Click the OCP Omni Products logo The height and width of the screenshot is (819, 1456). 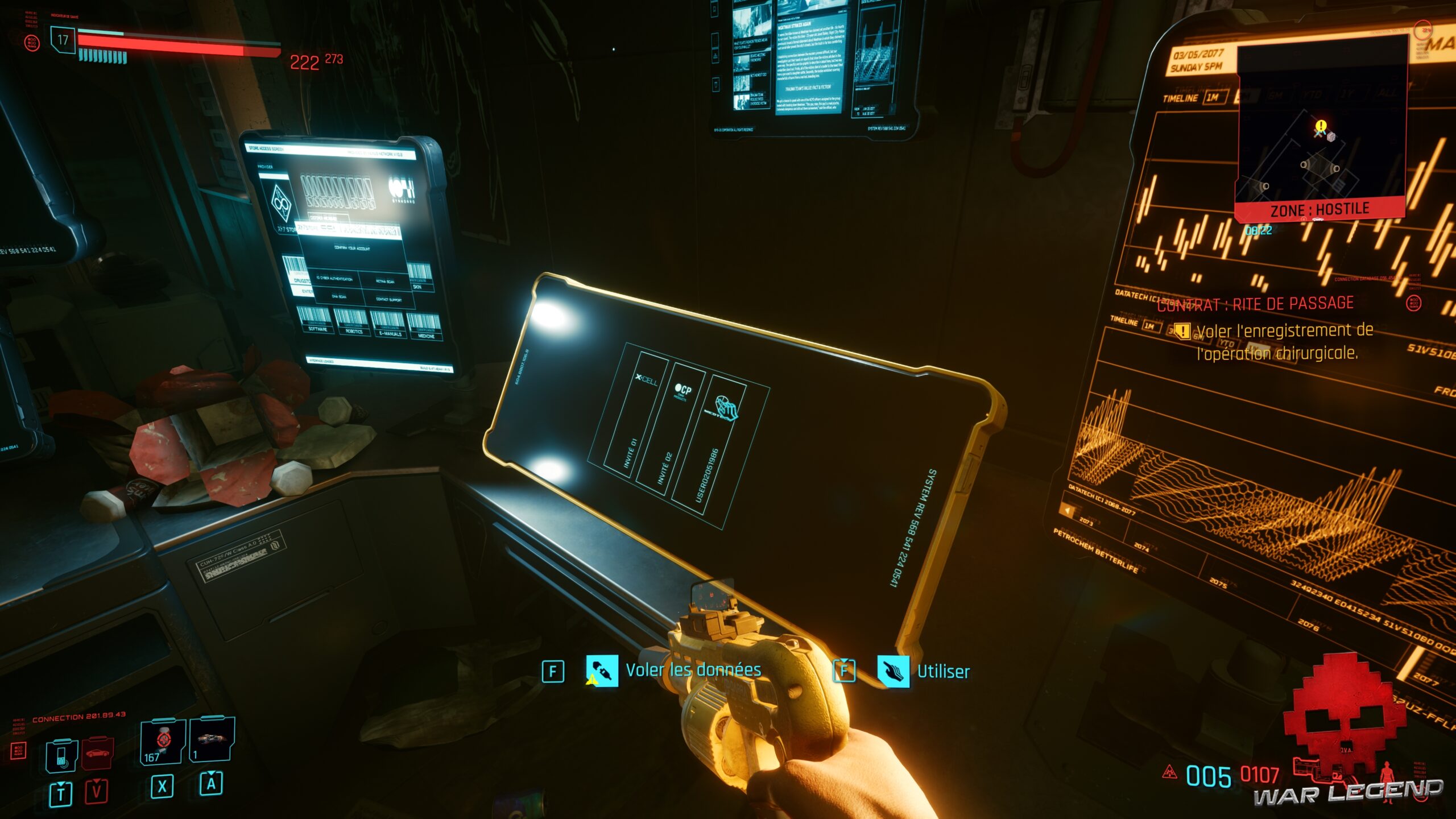point(683,390)
